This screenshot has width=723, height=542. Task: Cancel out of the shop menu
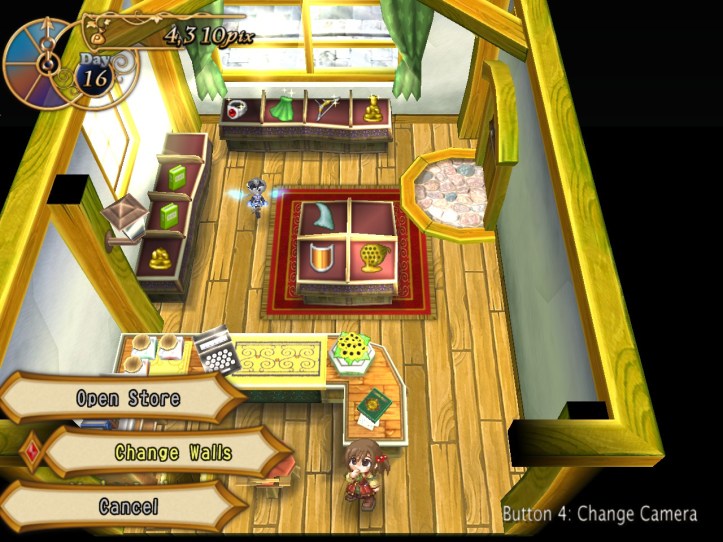click(128, 506)
